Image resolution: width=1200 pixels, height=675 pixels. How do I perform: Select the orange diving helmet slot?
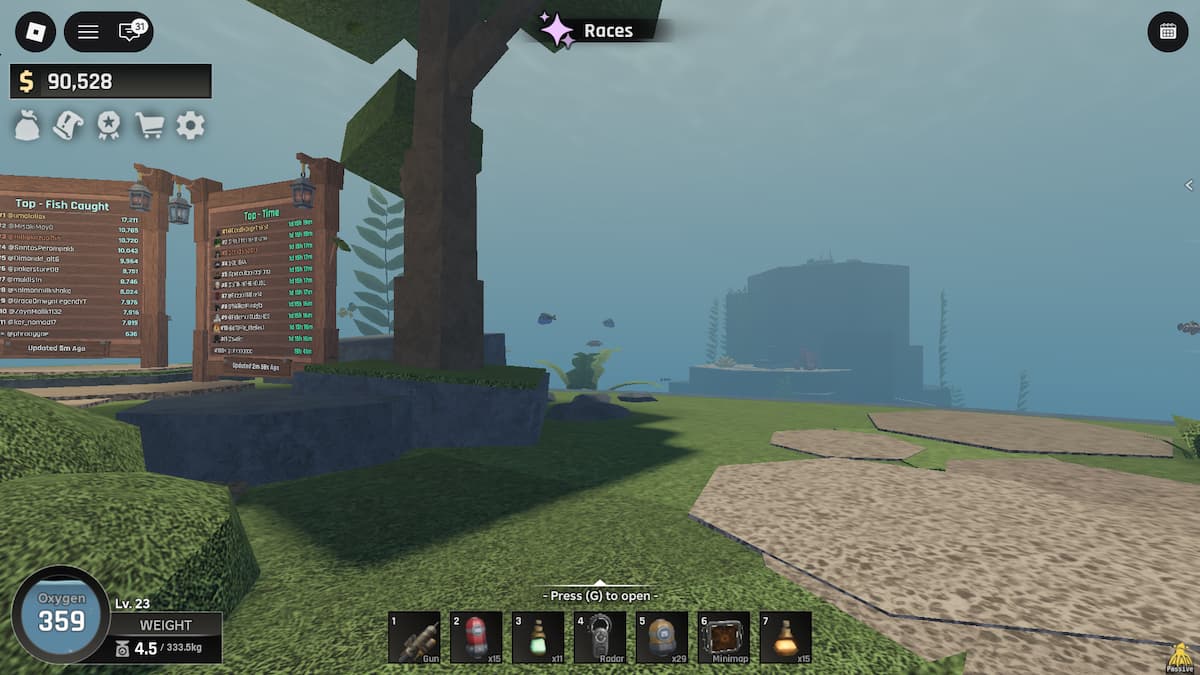662,638
